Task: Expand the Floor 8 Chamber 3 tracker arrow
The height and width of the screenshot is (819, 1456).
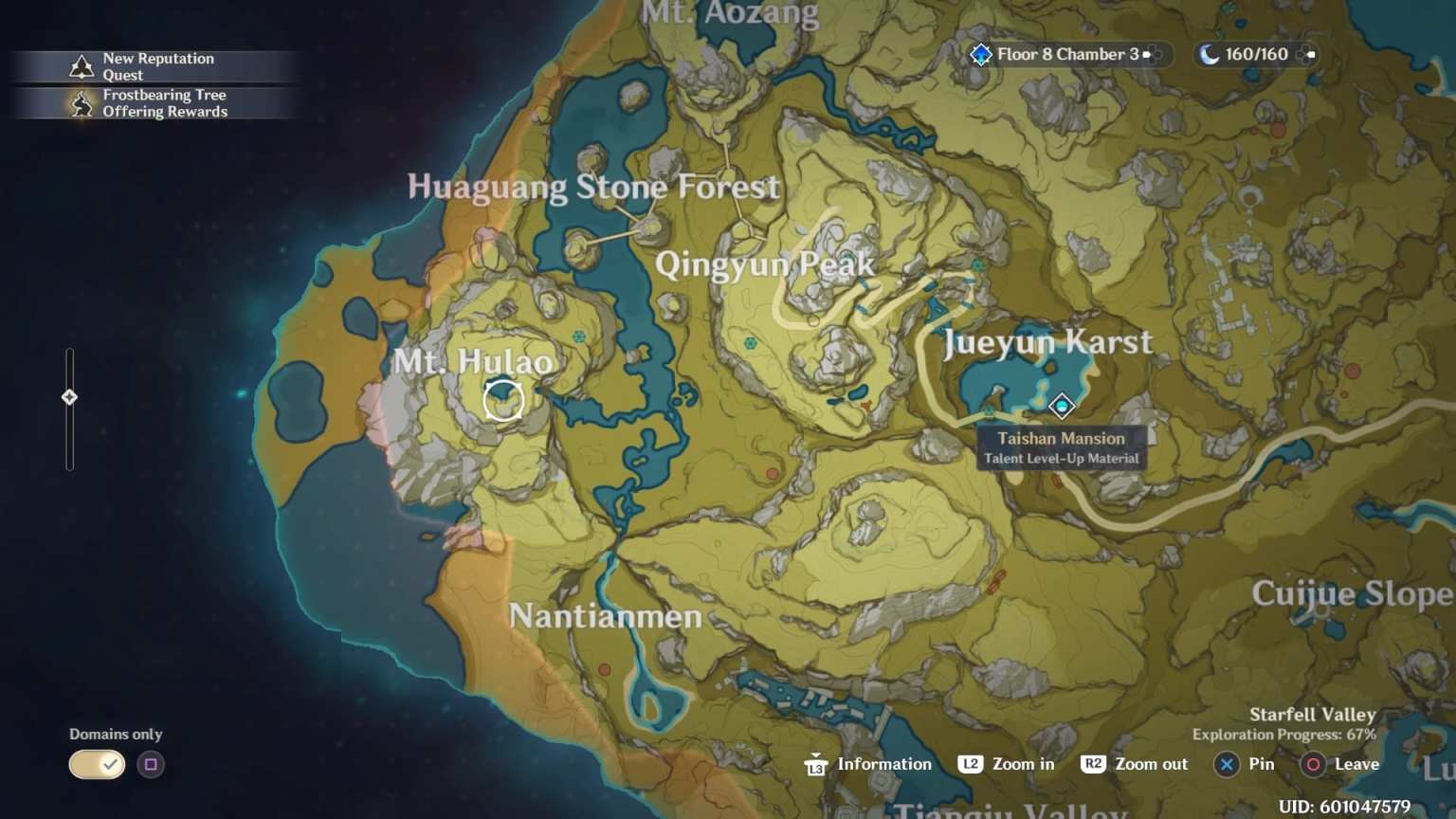Action: [1149, 54]
